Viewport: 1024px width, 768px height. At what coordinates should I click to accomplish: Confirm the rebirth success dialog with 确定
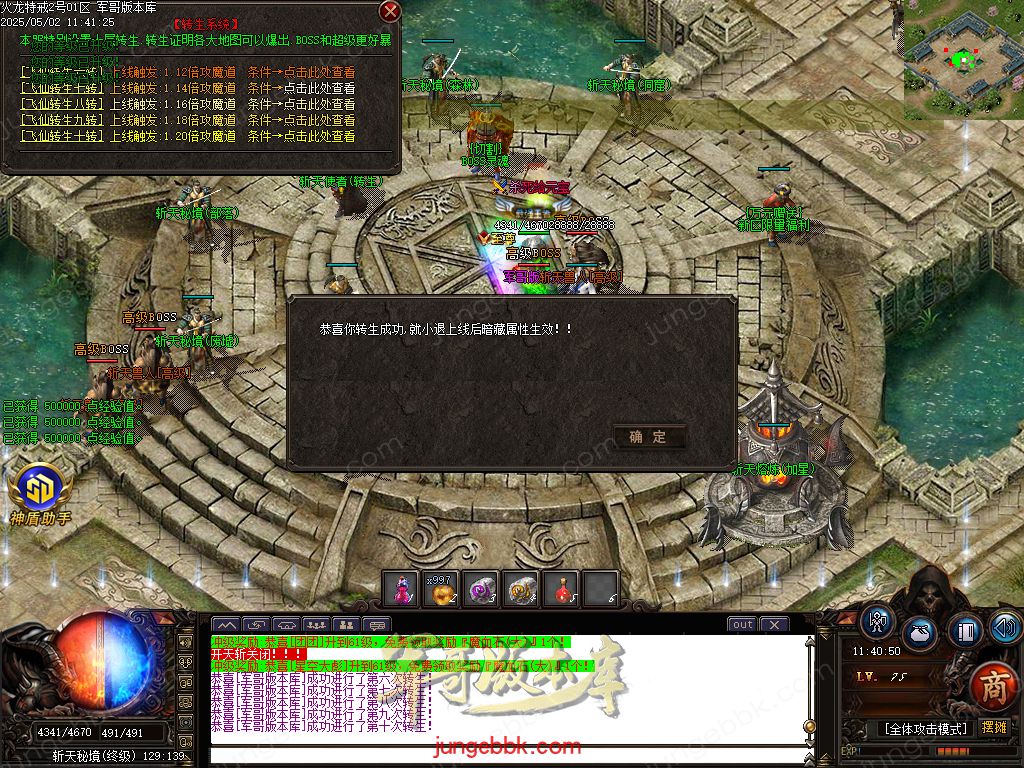(649, 437)
